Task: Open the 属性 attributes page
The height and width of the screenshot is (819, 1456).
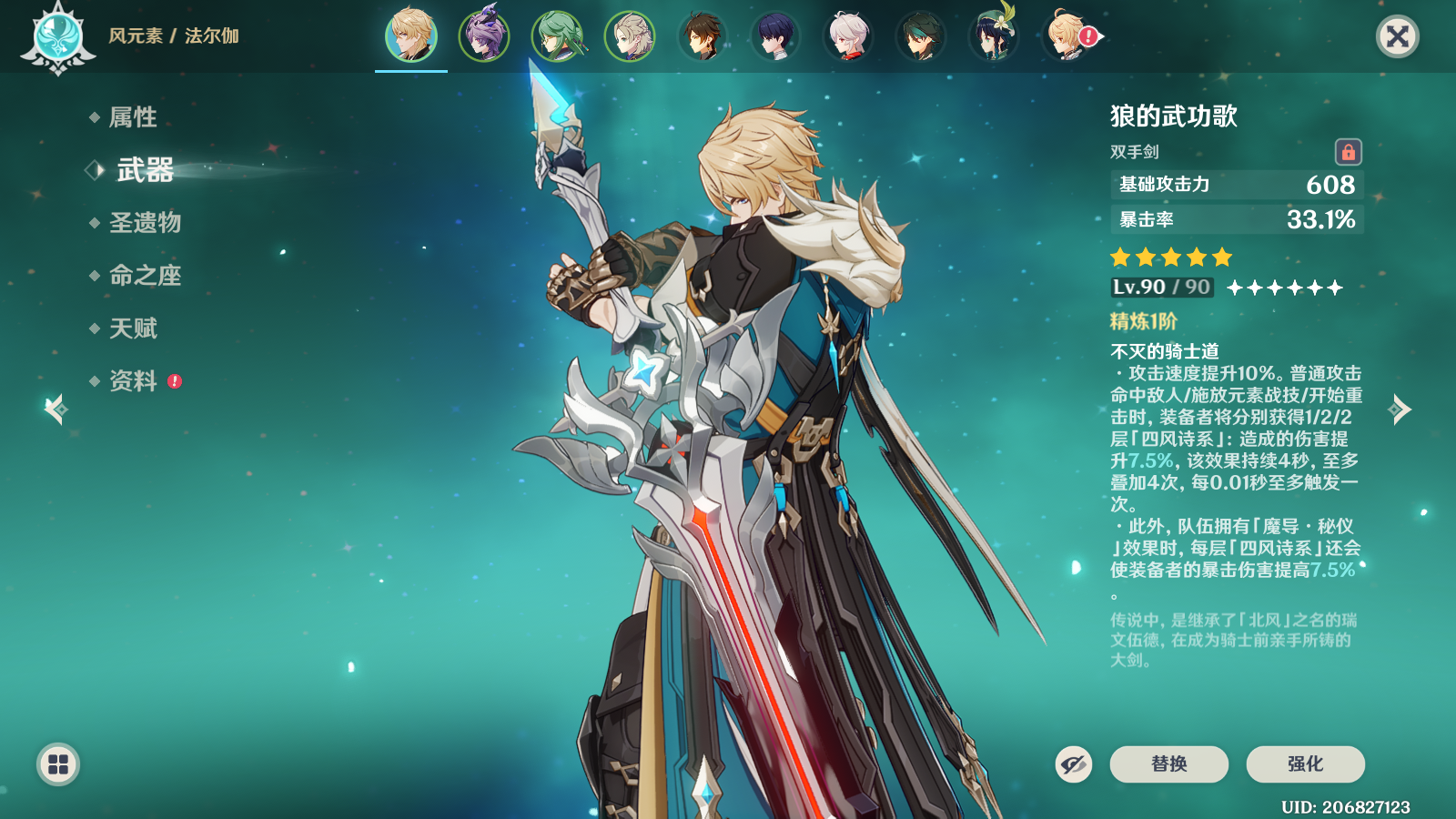Action: 133,117
